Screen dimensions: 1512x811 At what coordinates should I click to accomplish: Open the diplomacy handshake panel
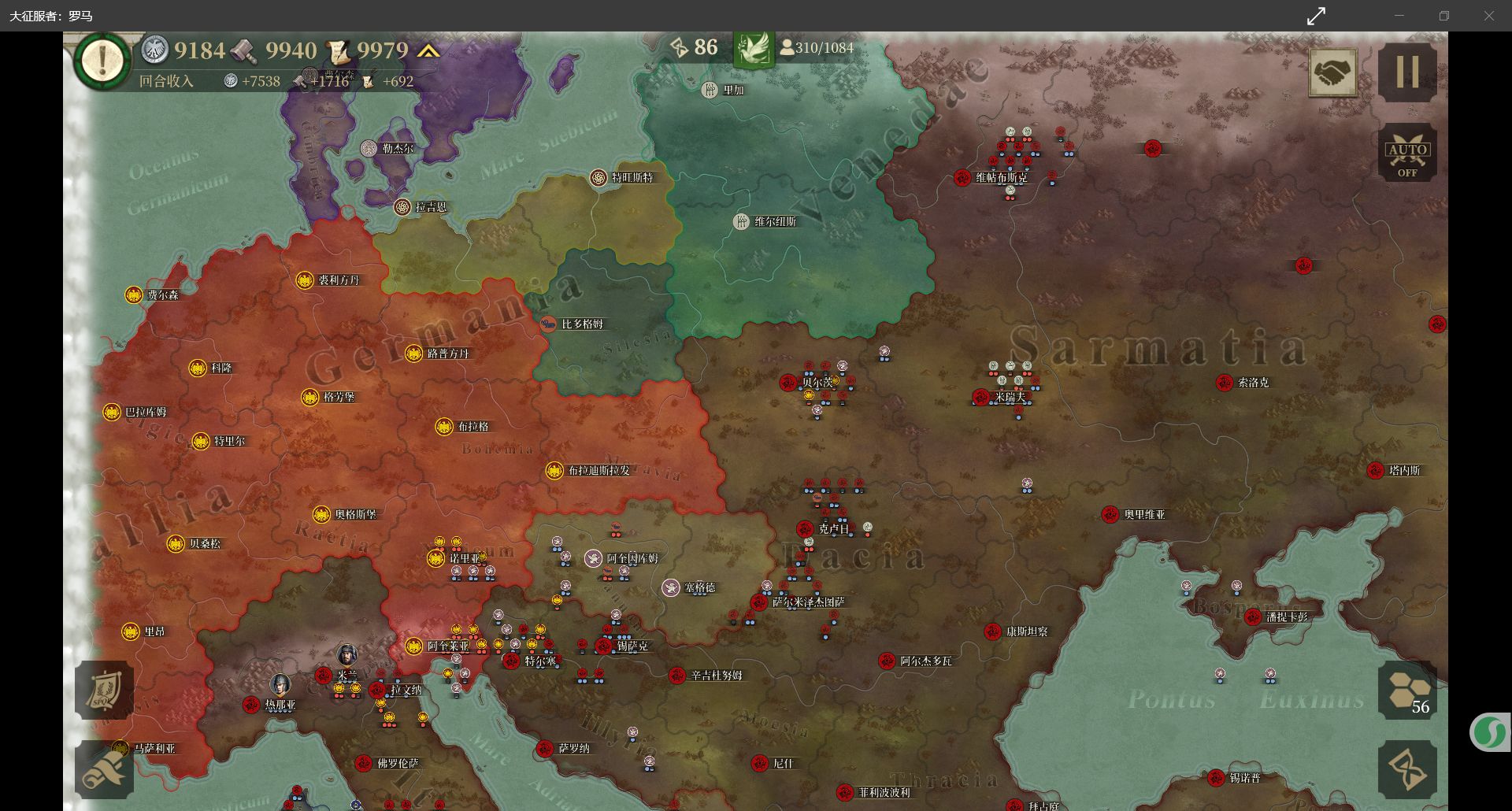[x=1332, y=72]
